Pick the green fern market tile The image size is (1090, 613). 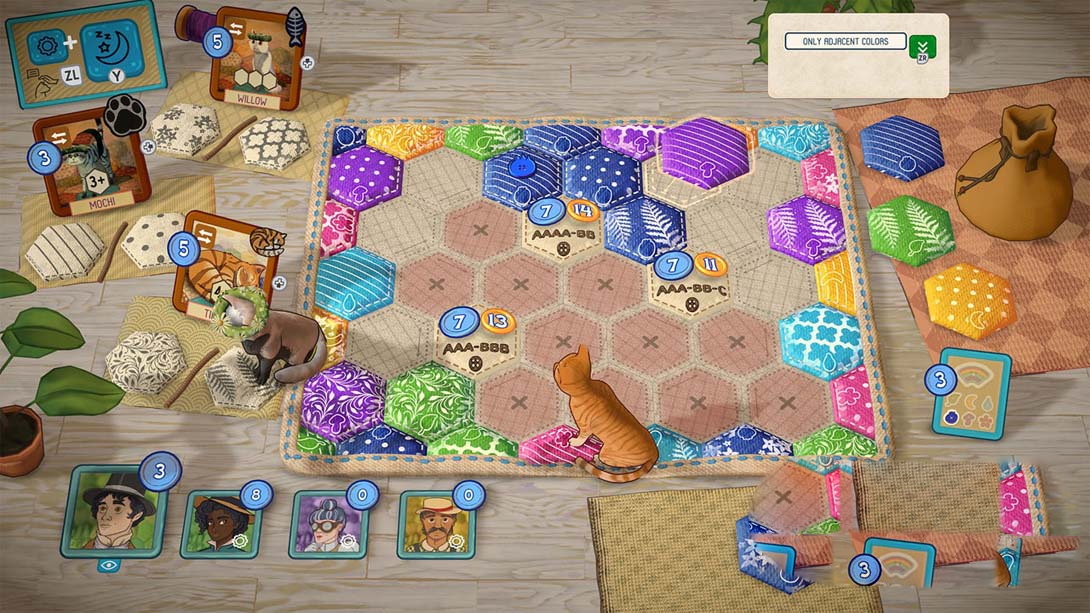tap(909, 229)
